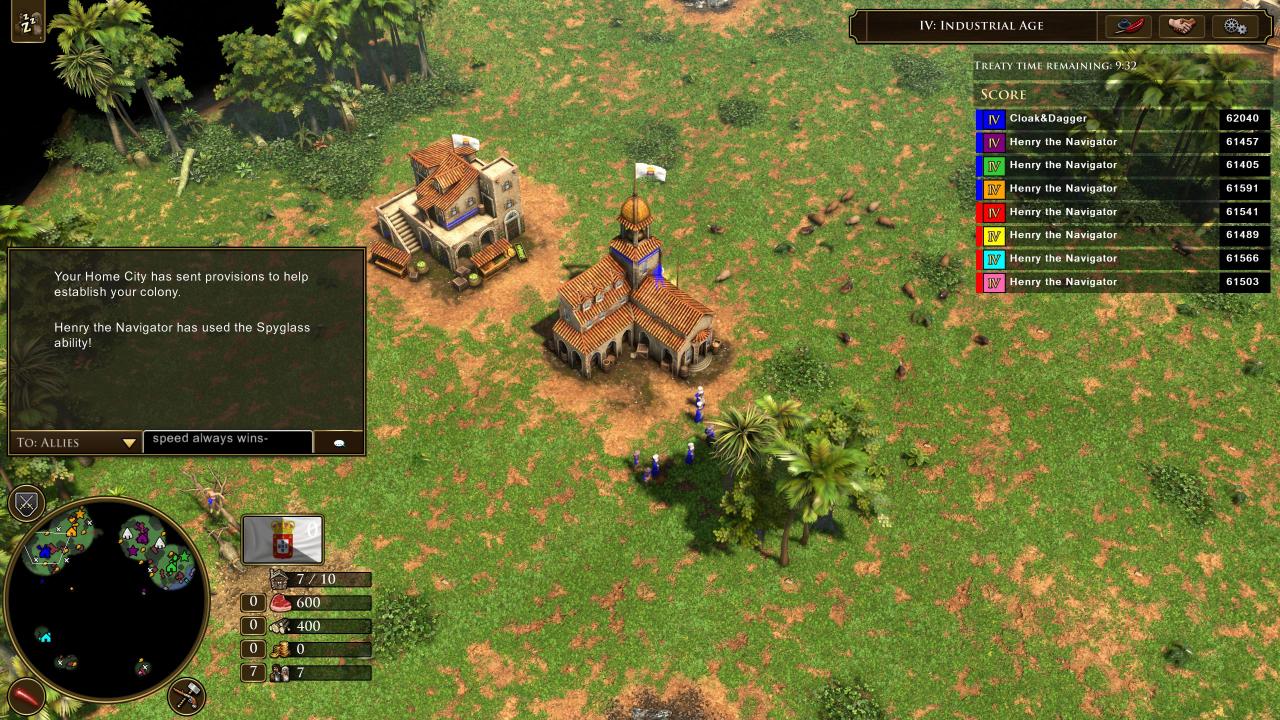1280x720 pixels.
Task: Click the coin villager count box
Action: [x=253, y=649]
